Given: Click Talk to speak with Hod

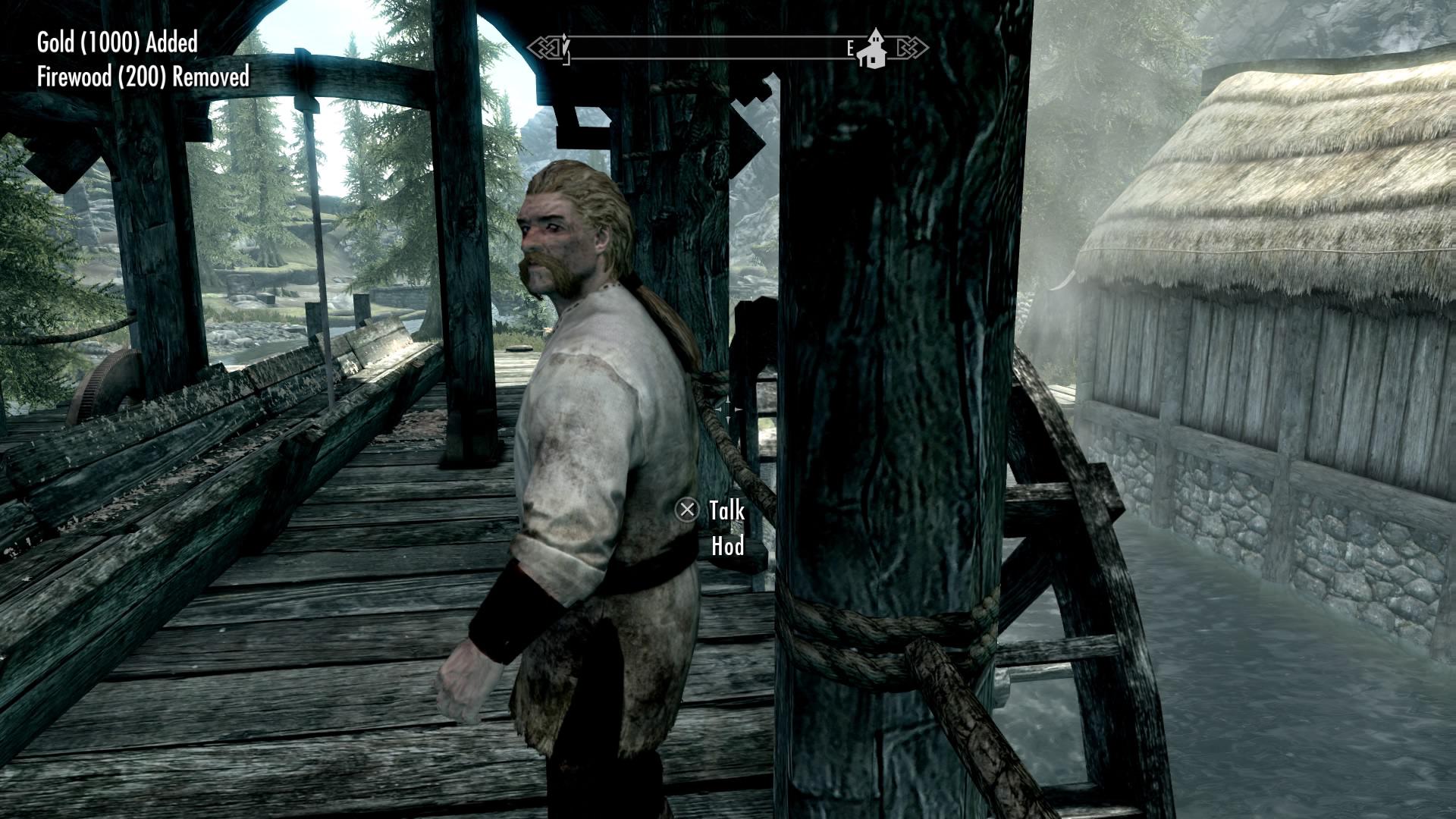Looking at the screenshot, I should pyautogui.click(x=726, y=511).
